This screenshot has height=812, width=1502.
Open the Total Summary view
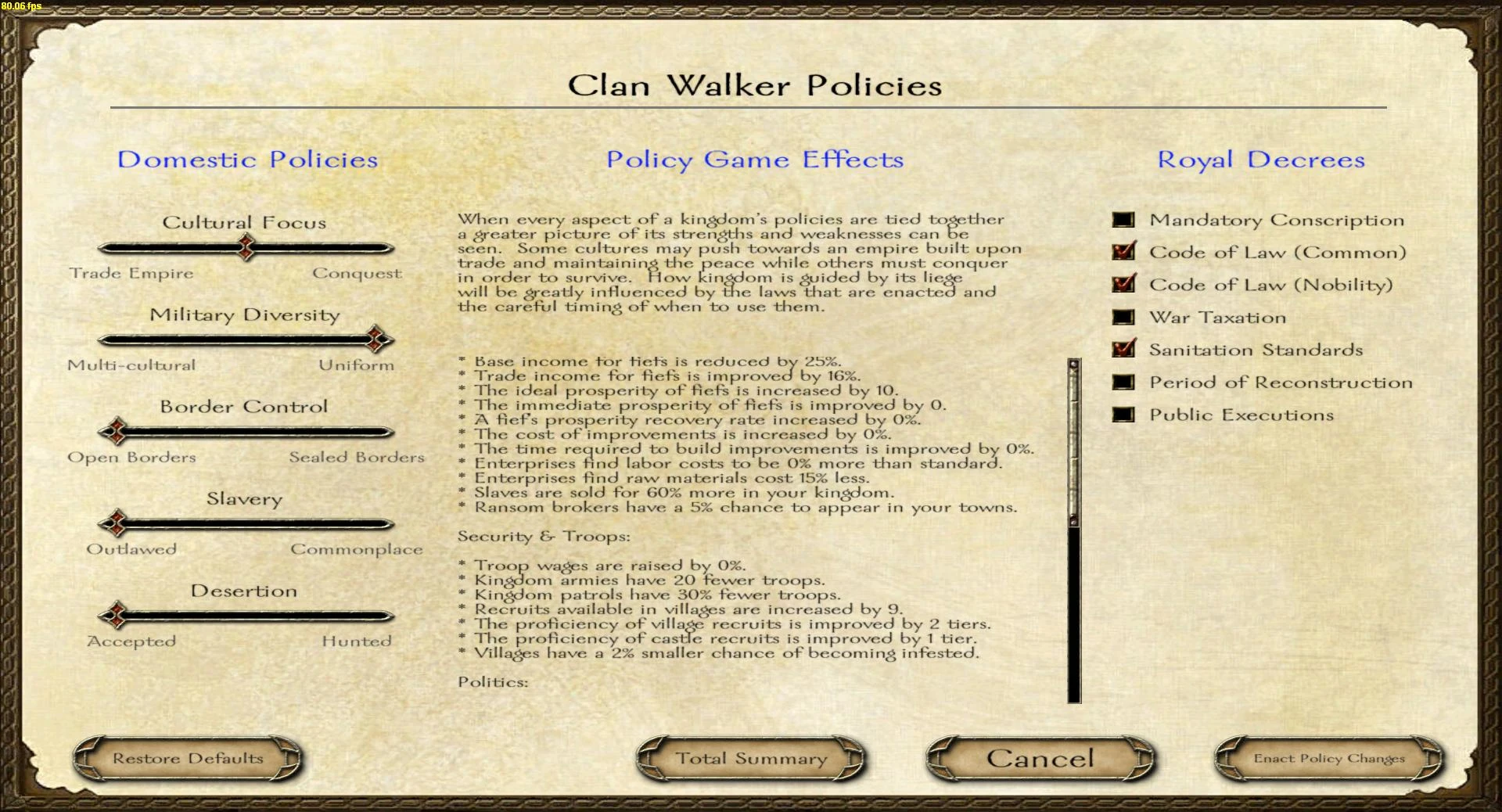click(749, 757)
